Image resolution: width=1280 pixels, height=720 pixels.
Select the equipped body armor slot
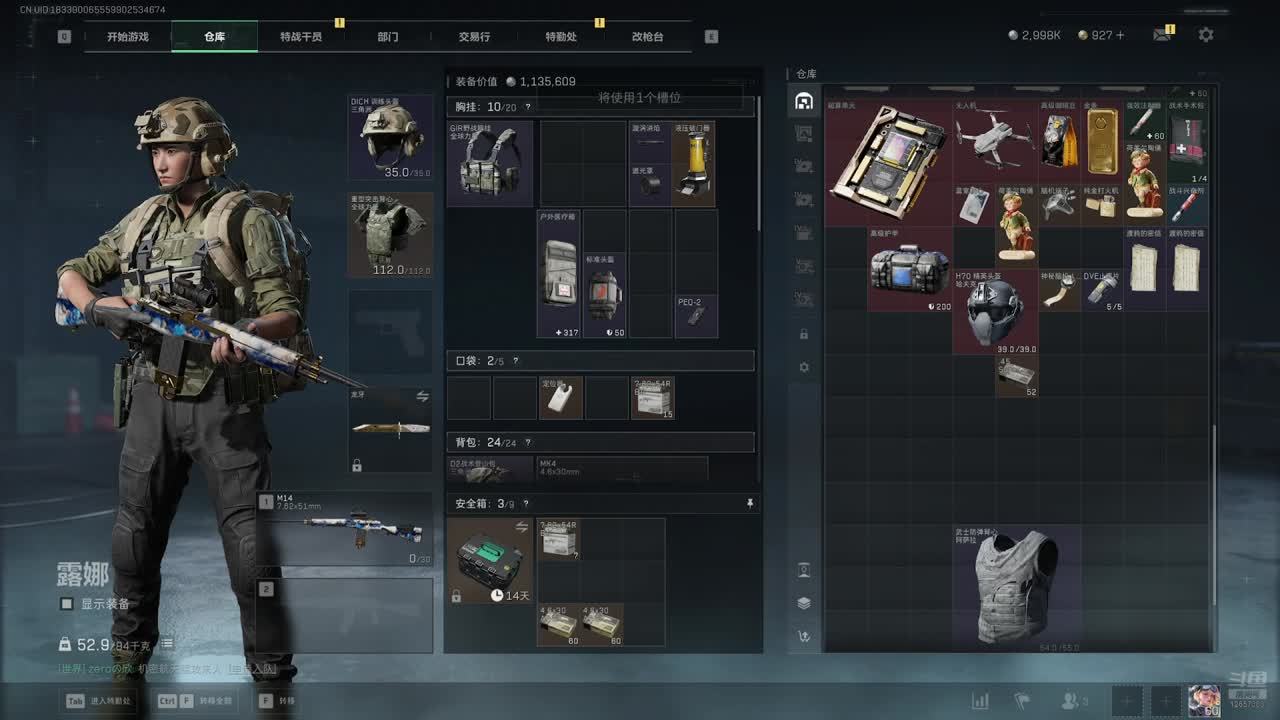click(390, 234)
